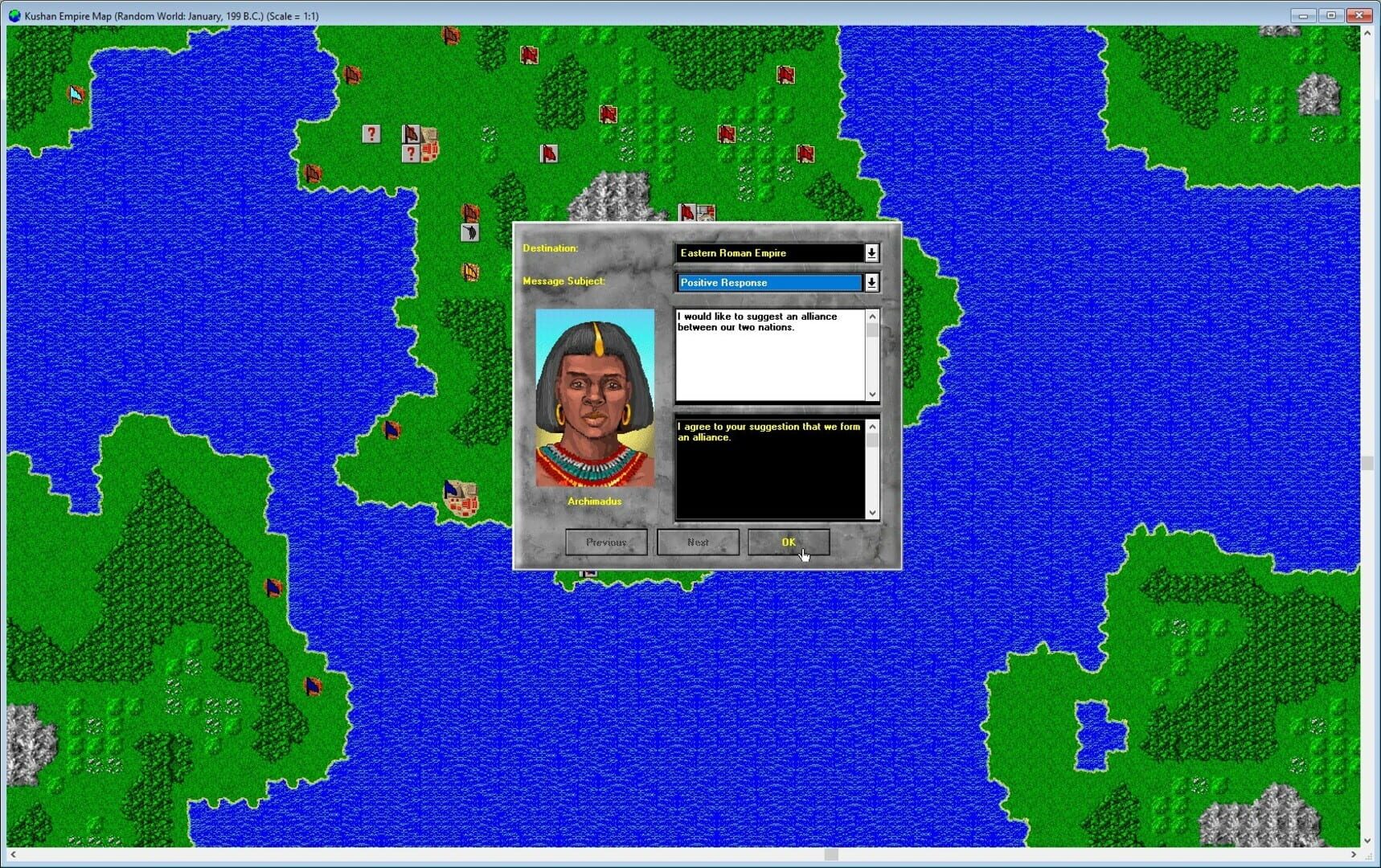The height and width of the screenshot is (868, 1381).
Task: Click the down arrow on the reply scrollbar
Action: point(872,512)
